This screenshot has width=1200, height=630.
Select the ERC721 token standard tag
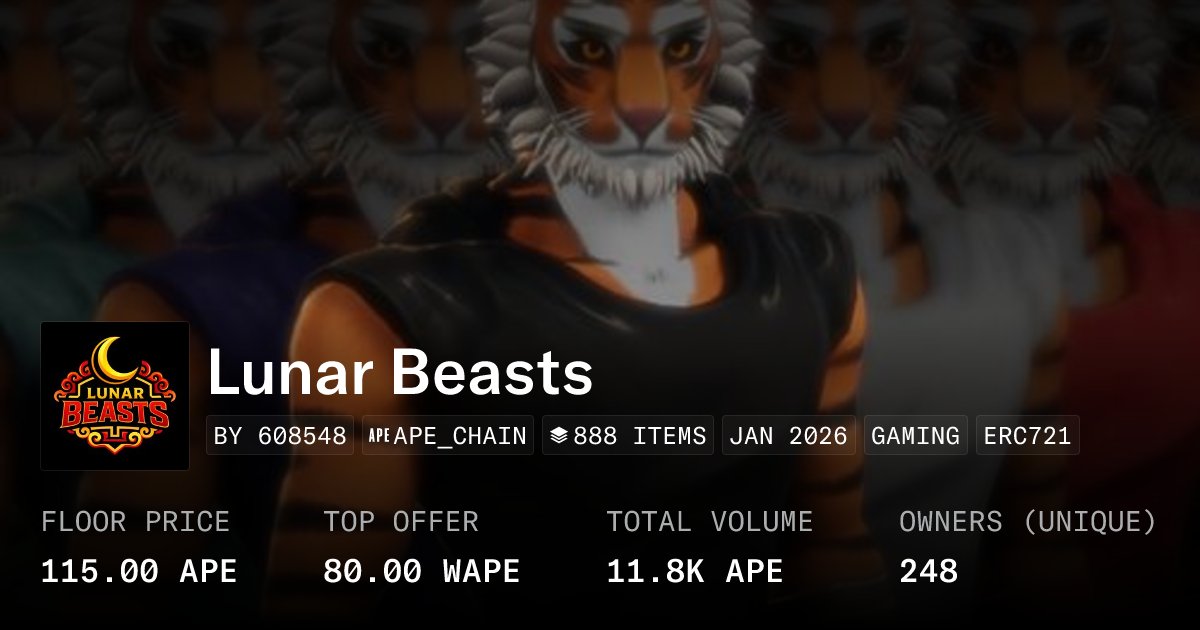coord(1027,436)
